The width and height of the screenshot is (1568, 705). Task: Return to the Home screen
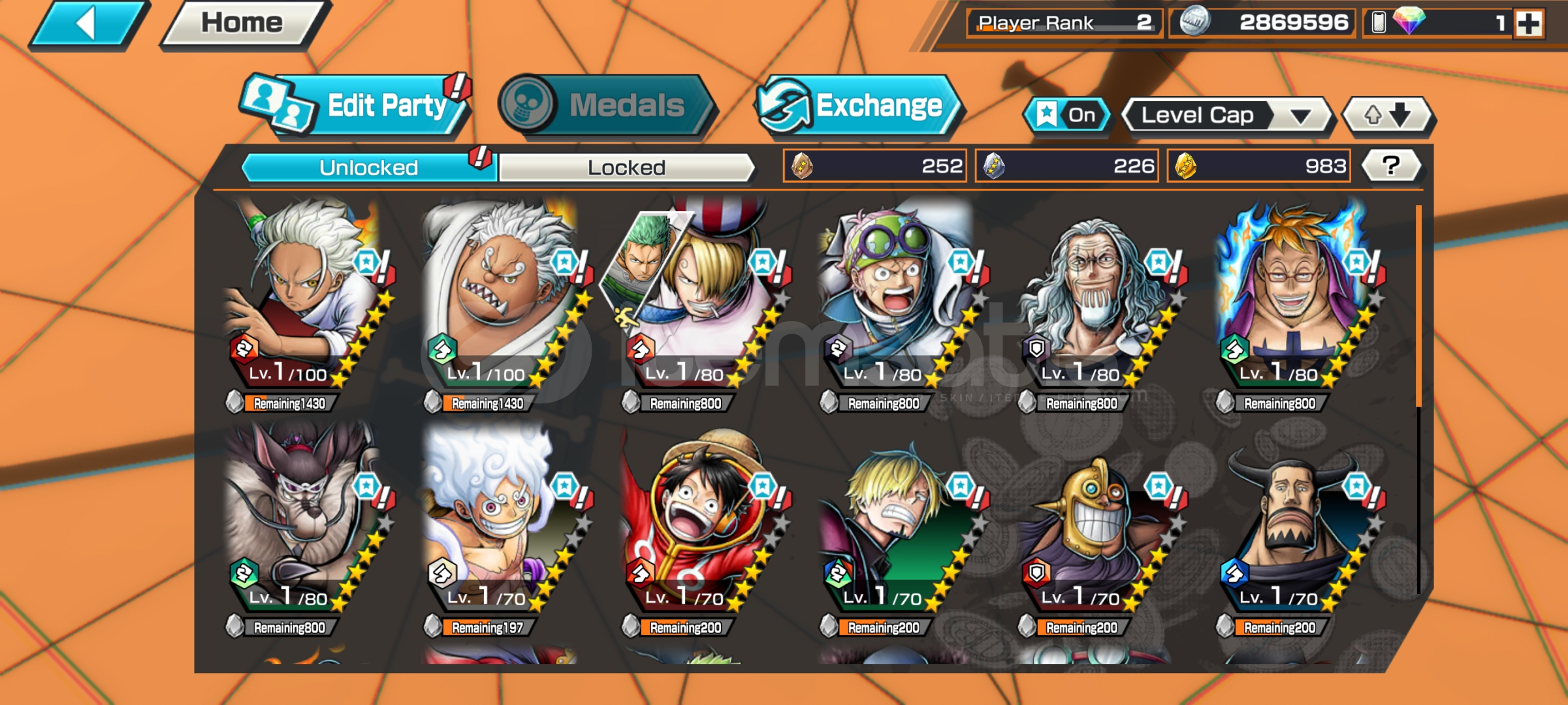[x=243, y=23]
